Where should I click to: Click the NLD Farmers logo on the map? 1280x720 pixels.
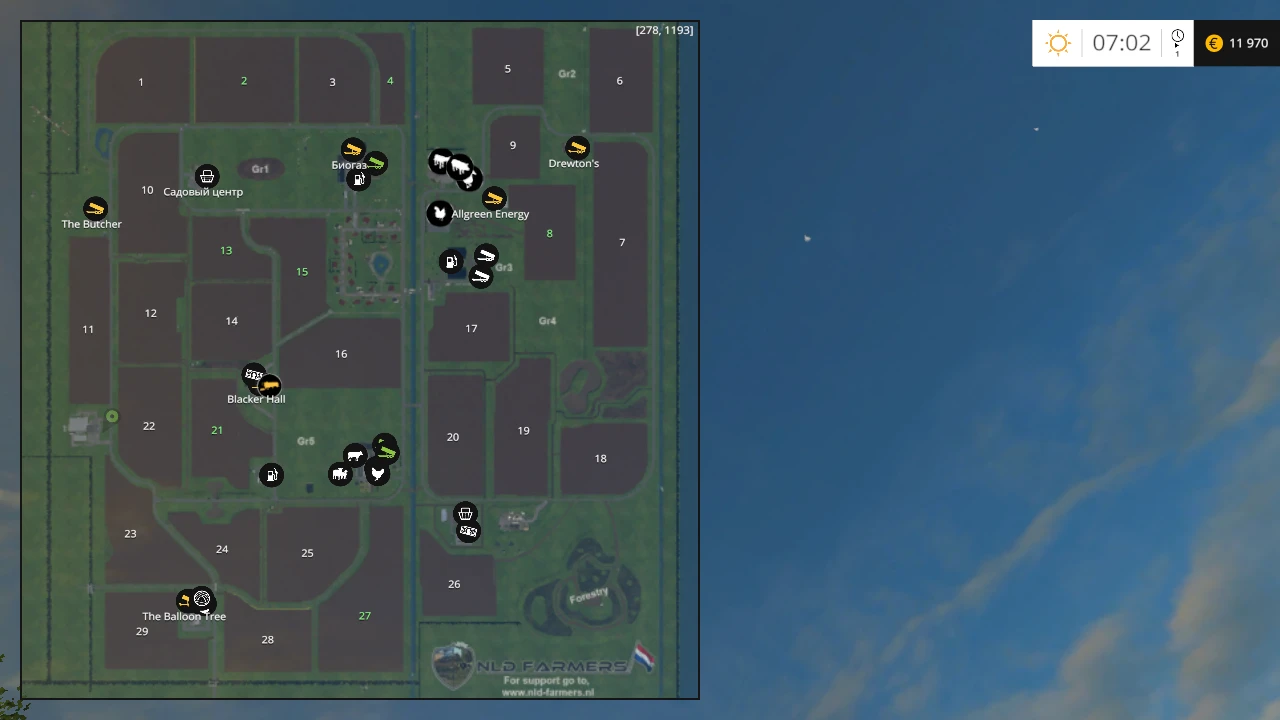[x=455, y=663]
